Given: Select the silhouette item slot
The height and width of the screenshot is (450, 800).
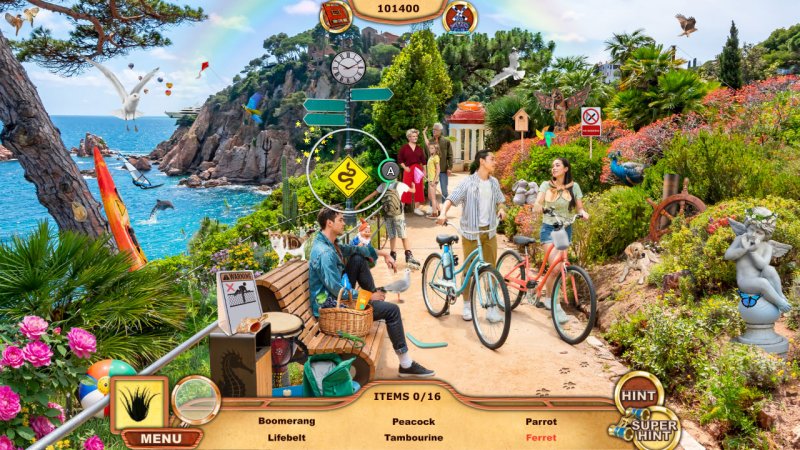Looking at the screenshot, I should 139,404.
